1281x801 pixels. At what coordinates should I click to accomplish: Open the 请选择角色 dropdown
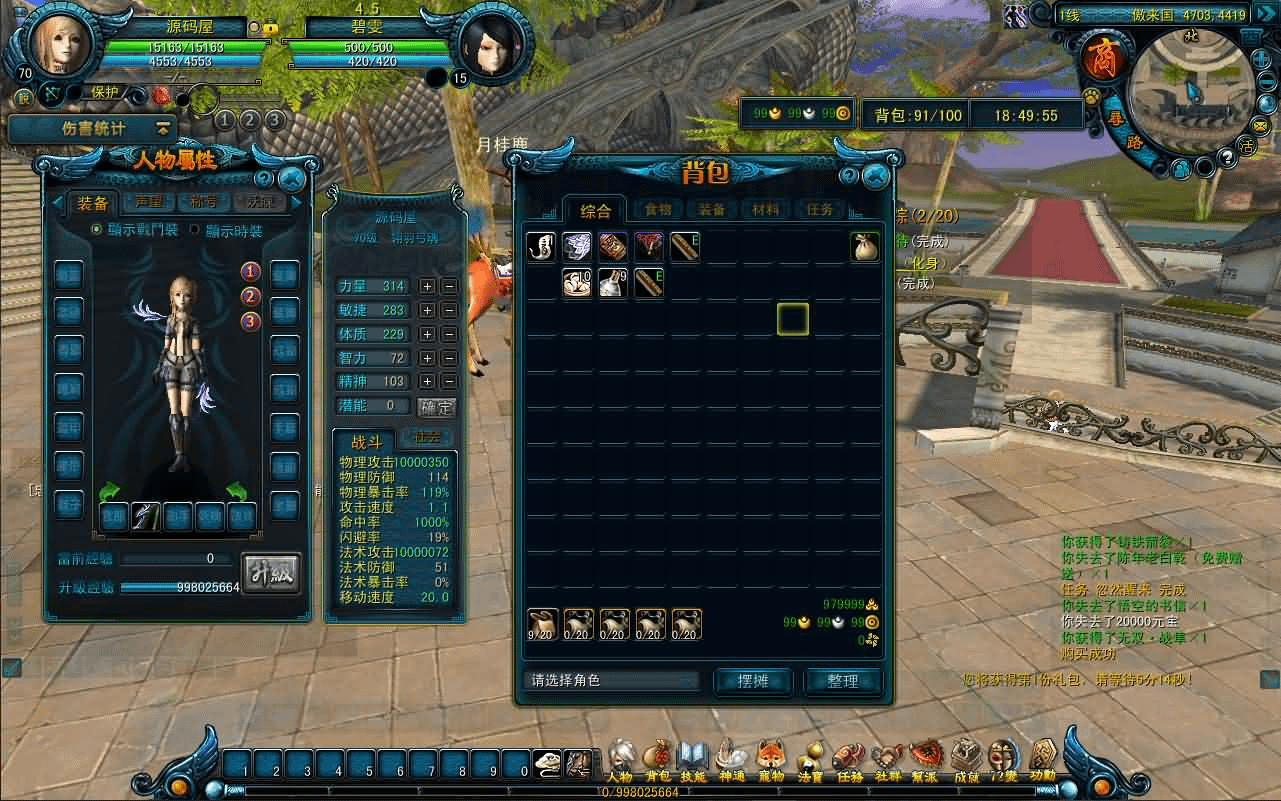[x=611, y=681]
